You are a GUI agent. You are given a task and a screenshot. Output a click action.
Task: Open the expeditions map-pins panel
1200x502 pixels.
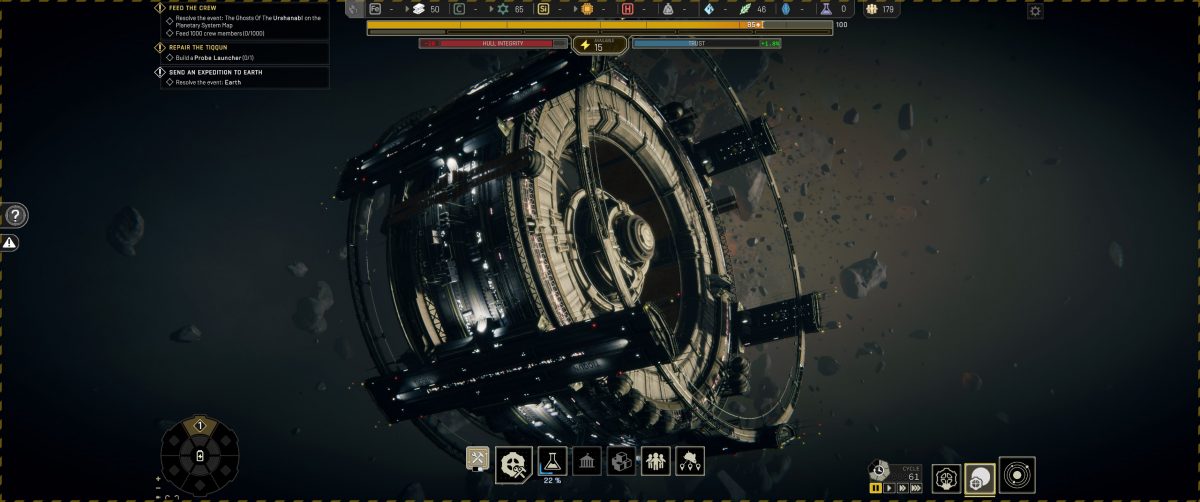pyautogui.click(x=690, y=461)
